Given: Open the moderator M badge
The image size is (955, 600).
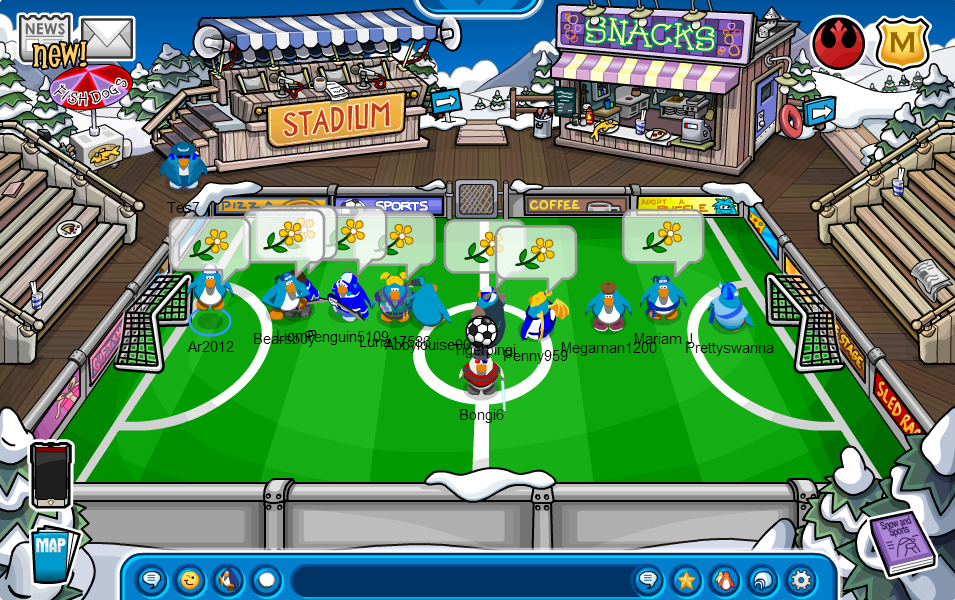Looking at the screenshot, I should [x=902, y=43].
